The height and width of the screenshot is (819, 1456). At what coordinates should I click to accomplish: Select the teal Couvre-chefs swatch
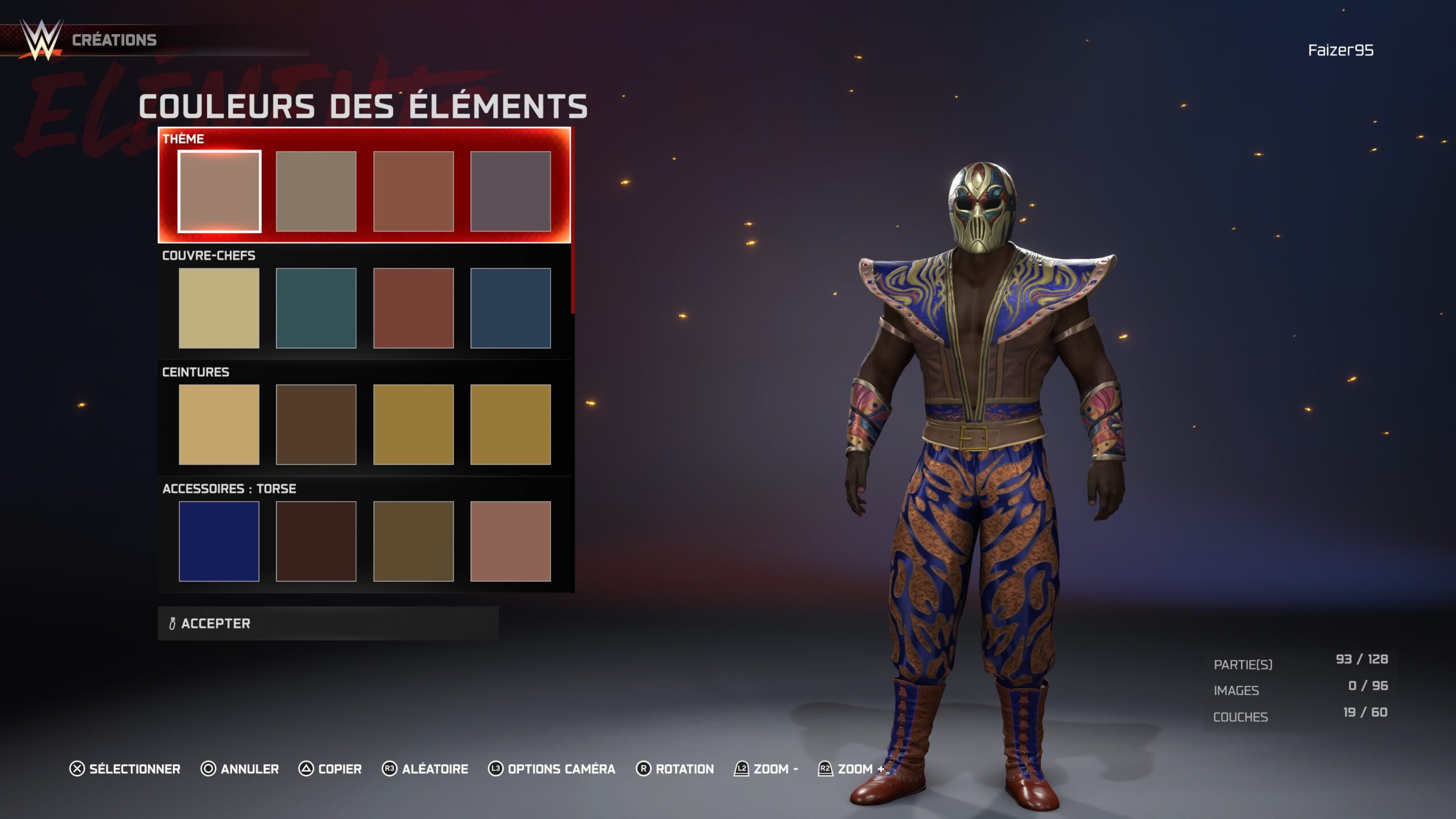[316, 307]
